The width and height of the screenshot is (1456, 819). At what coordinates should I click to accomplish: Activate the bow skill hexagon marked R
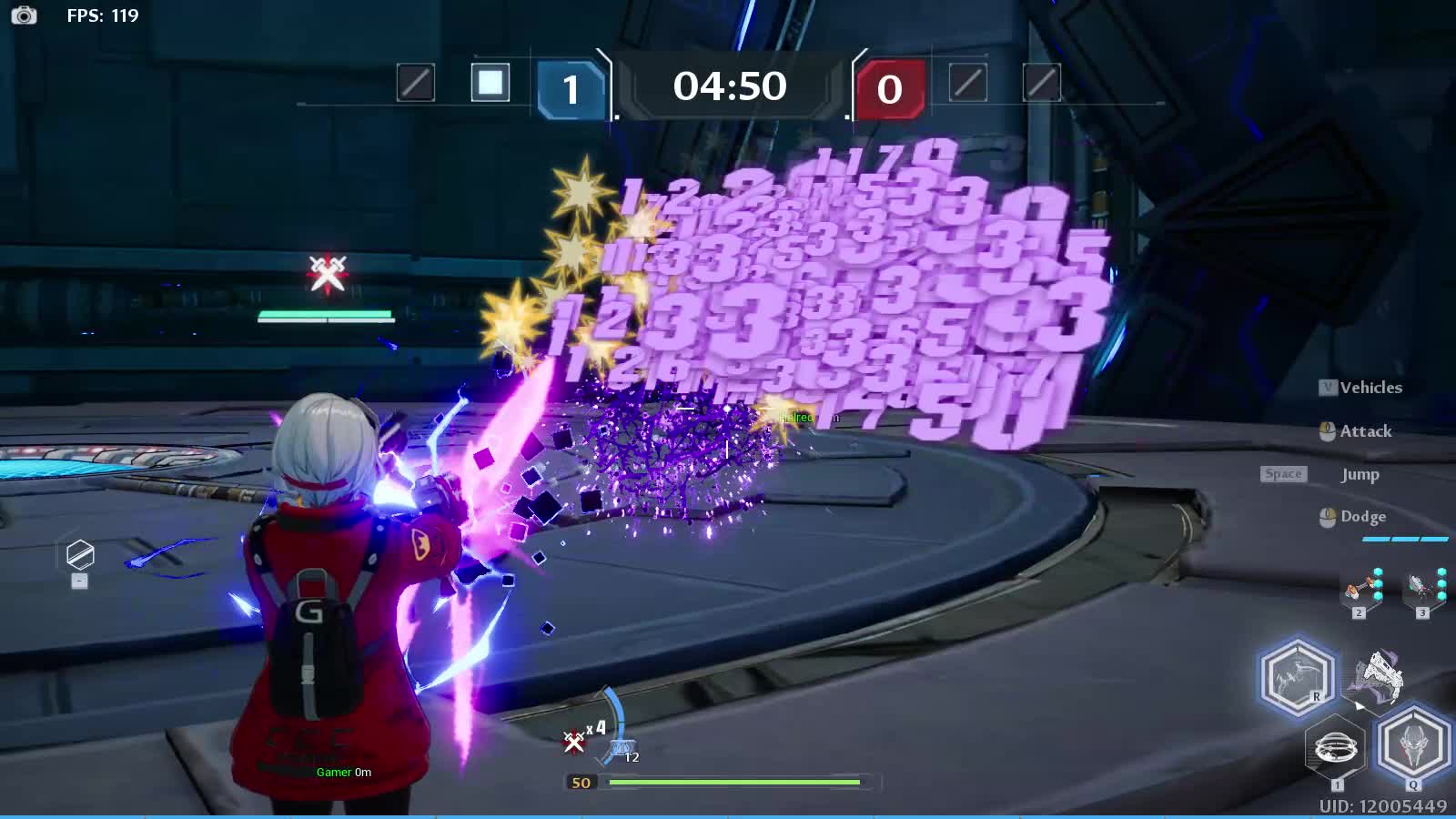[1297, 677]
